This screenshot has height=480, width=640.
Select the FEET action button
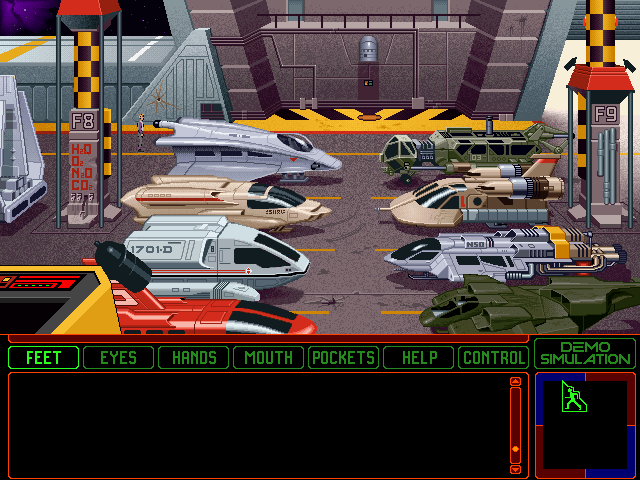(44, 357)
